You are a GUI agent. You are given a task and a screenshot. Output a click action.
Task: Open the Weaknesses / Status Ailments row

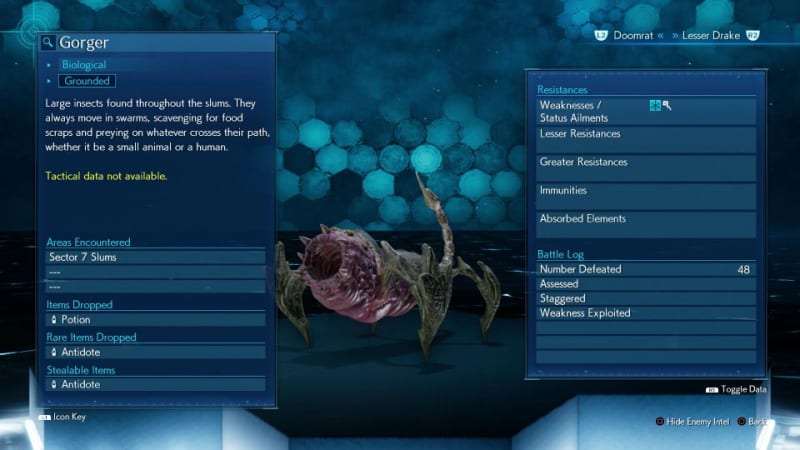(645, 111)
